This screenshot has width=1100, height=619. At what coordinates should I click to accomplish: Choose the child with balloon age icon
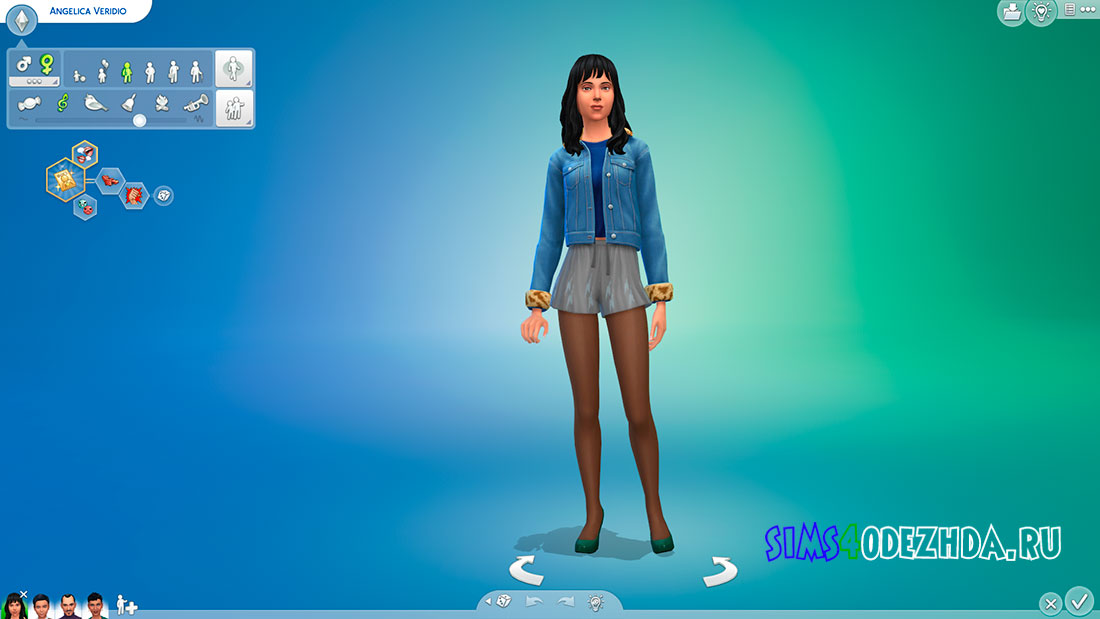102,70
